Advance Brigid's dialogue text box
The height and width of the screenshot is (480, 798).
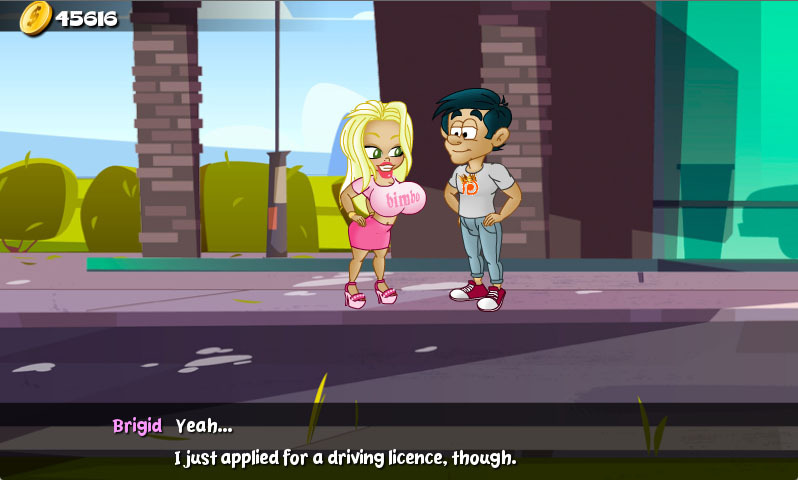coord(399,442)
